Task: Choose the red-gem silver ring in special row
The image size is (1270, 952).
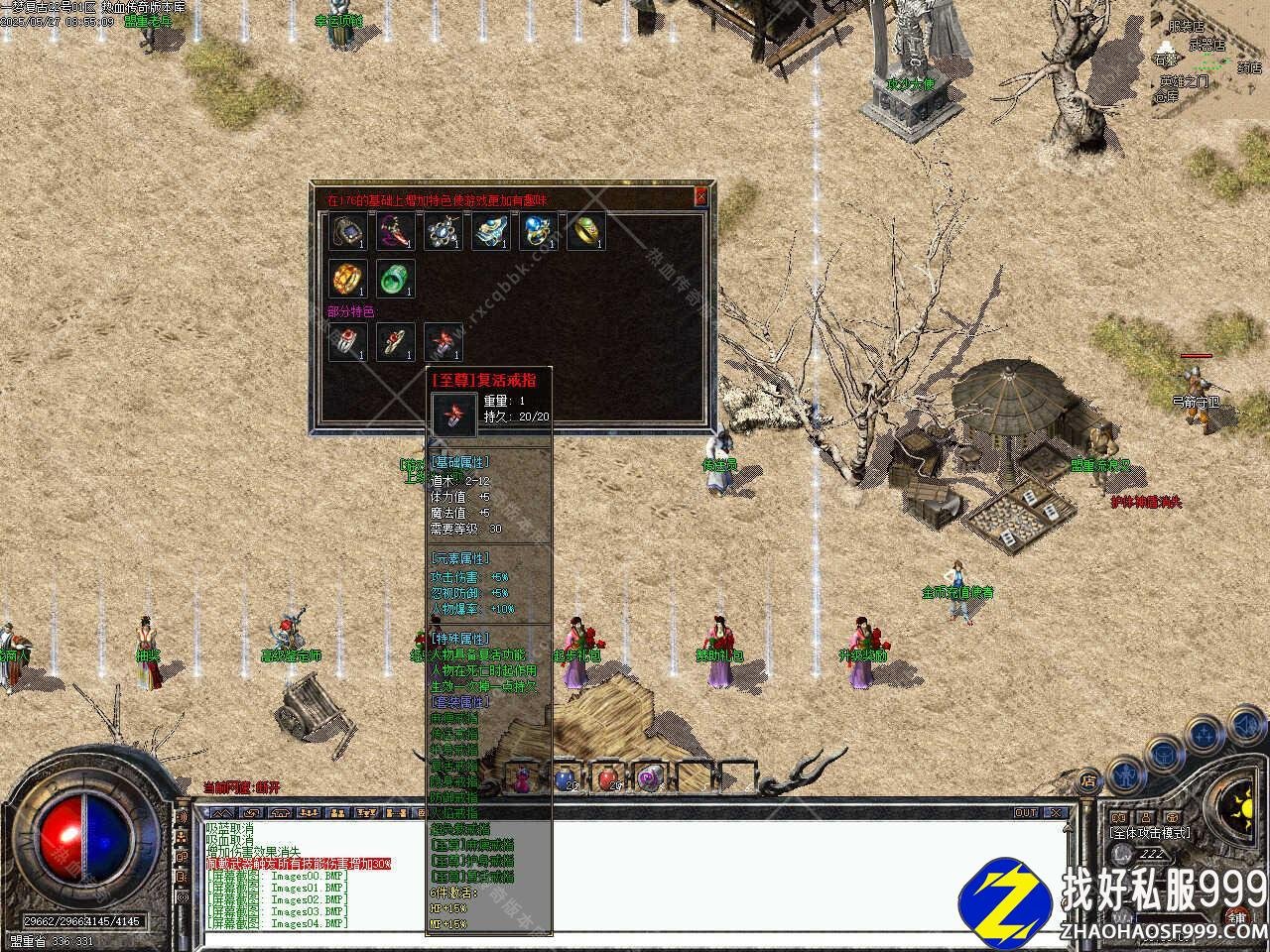Action: [x=347, y=342]
